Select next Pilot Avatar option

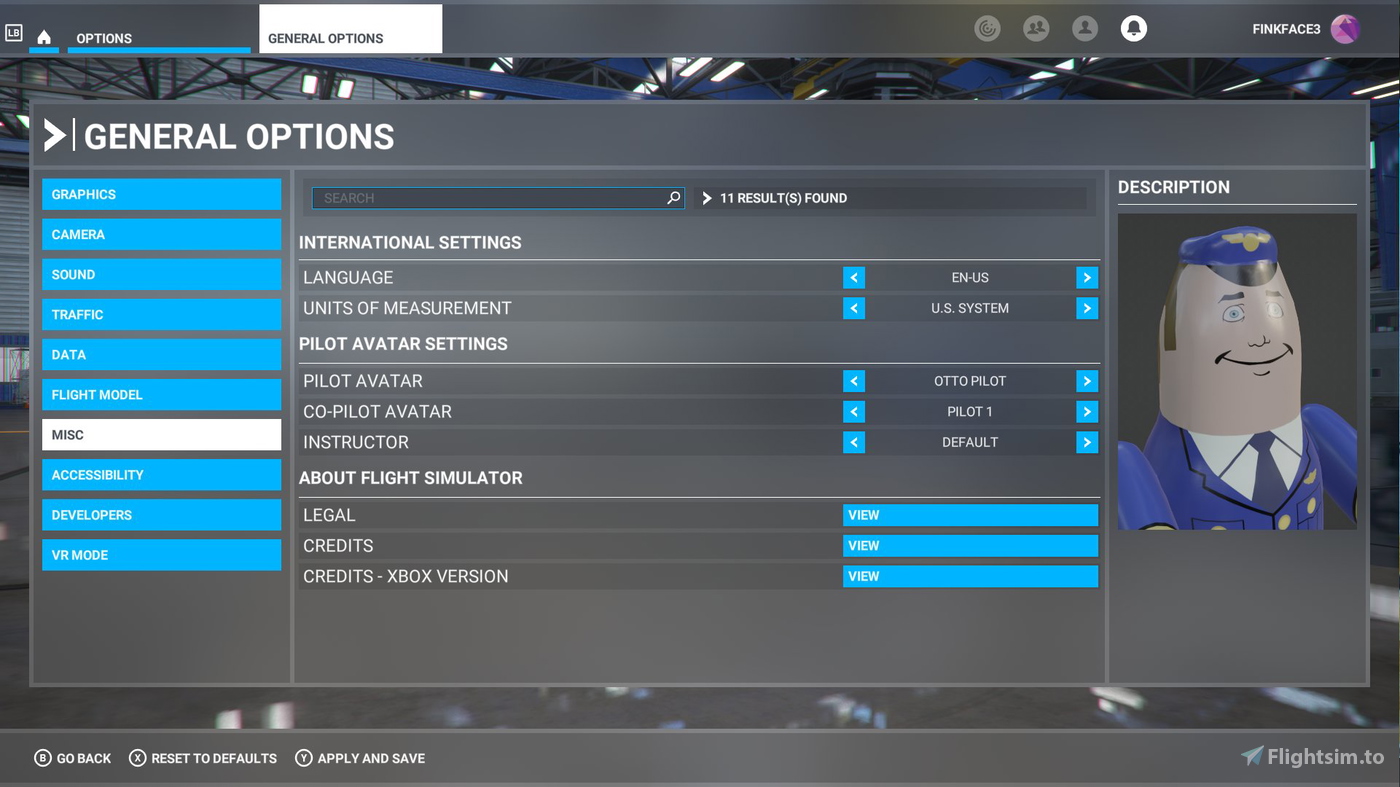pyautogui.click(x=1087, y=381)
